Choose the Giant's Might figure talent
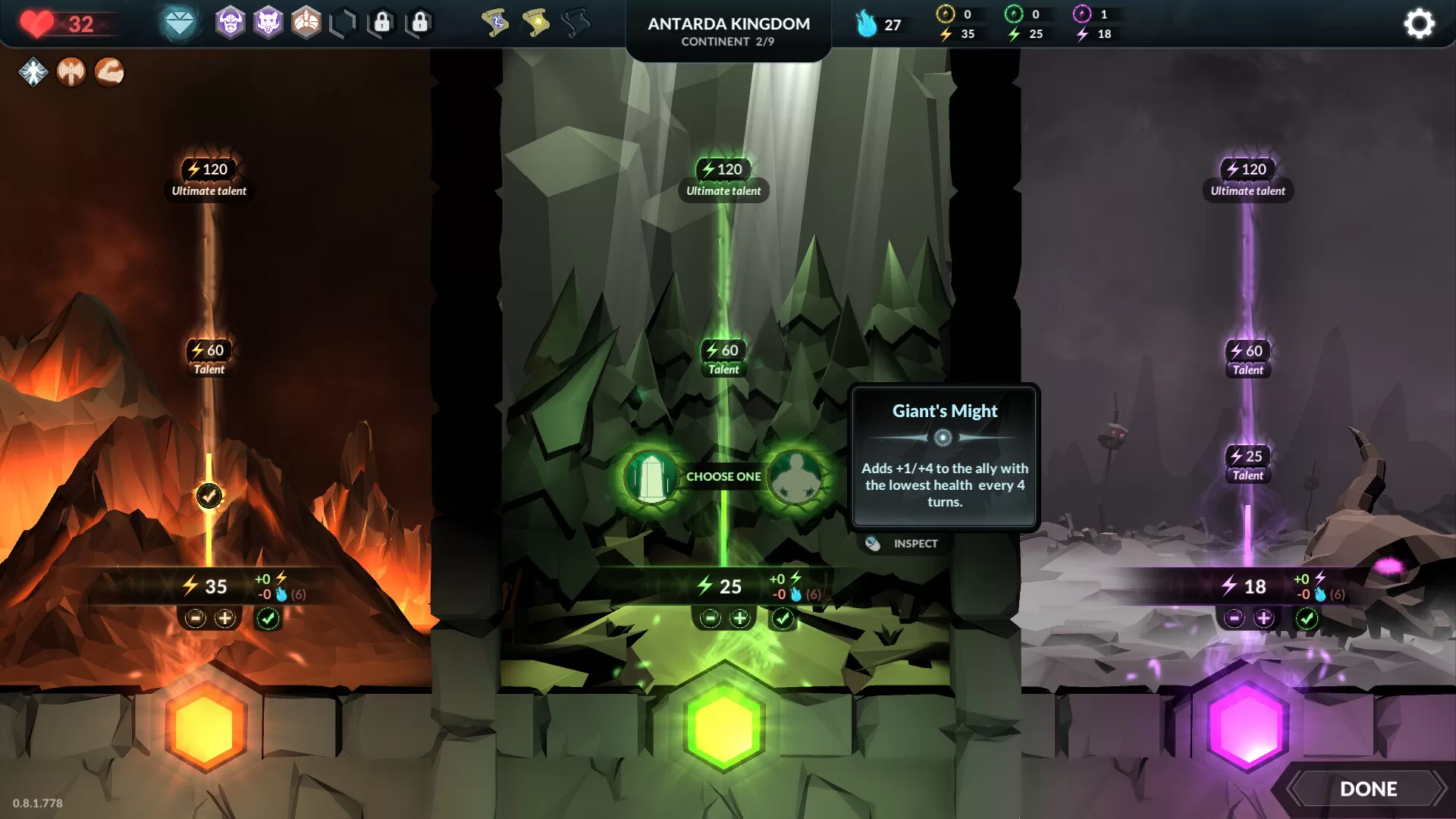This screenshot has height=819, width=1456. (795, 477)
